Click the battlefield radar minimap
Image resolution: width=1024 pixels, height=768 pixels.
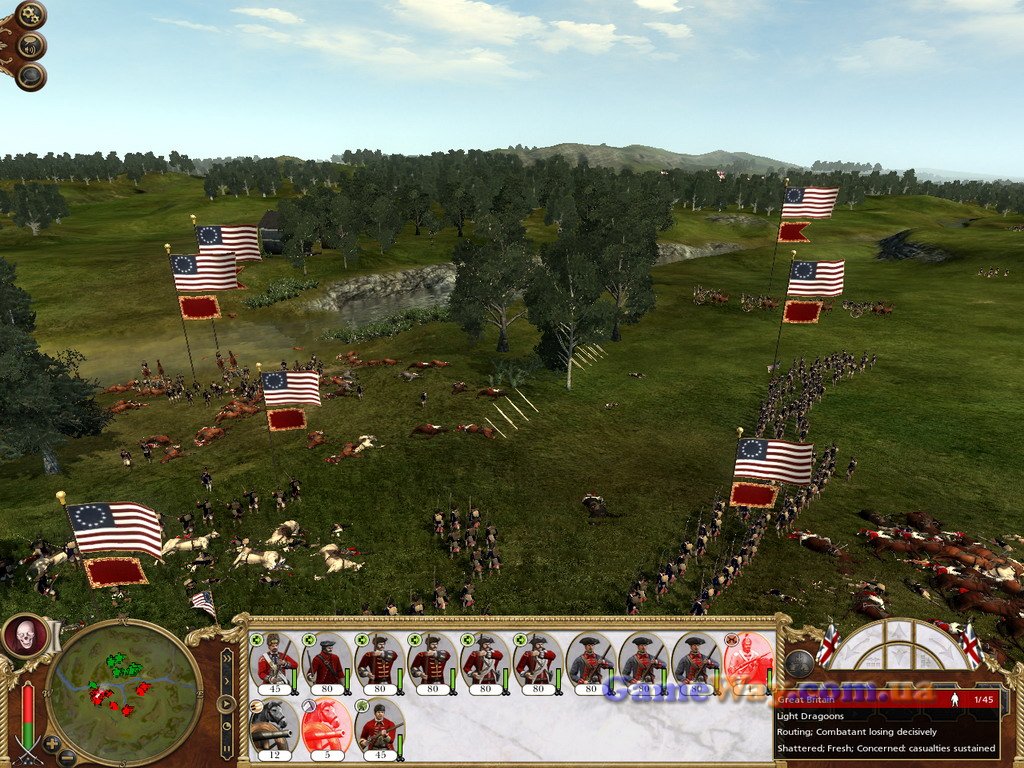coord(124,689)
